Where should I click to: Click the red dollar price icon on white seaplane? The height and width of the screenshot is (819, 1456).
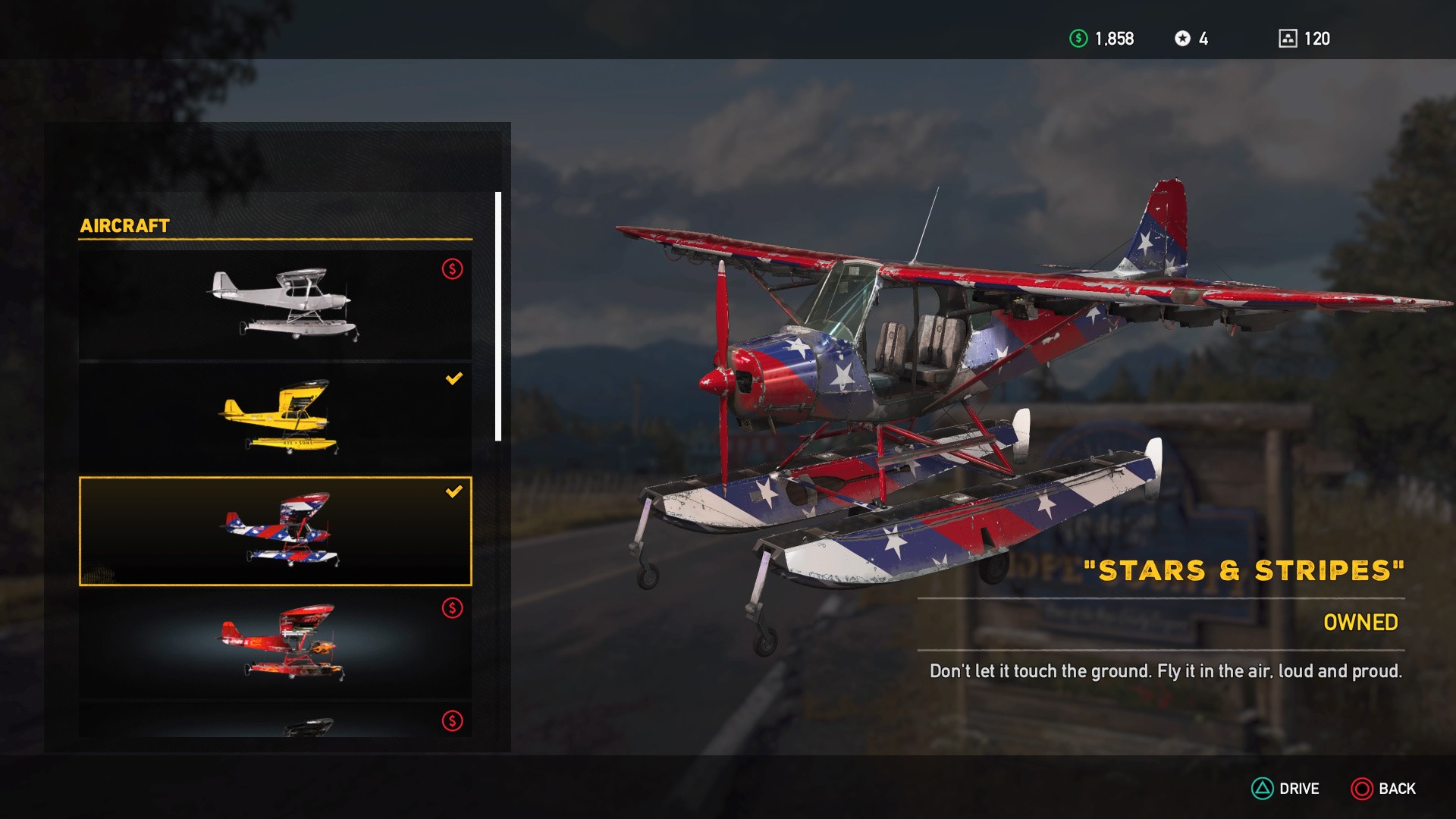tap(451, 268)
